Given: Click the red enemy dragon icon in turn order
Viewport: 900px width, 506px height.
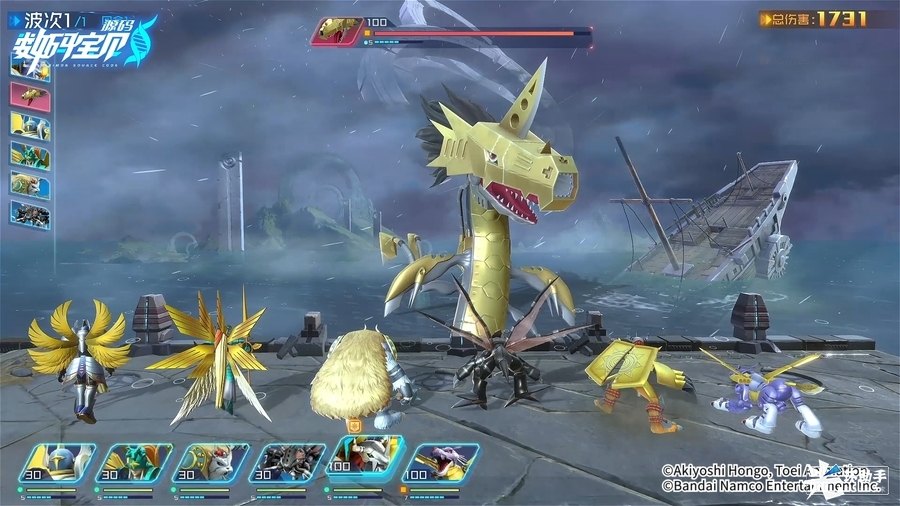Looking at the screenshot, I should pos(30,94).
